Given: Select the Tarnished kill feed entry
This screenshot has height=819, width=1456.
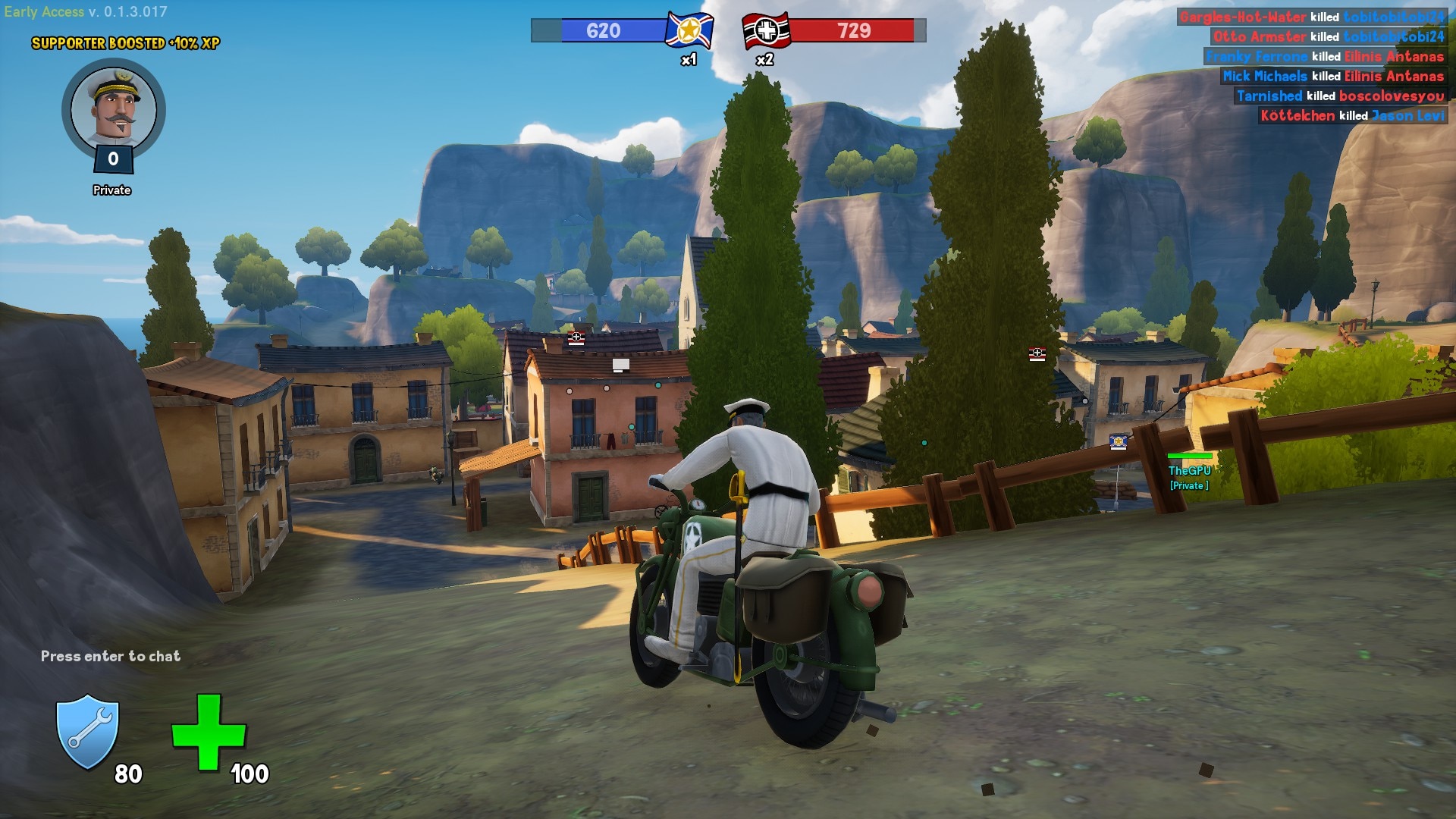Looking at the screenshot, I should pyautogui.click(x=1340, y=96).
